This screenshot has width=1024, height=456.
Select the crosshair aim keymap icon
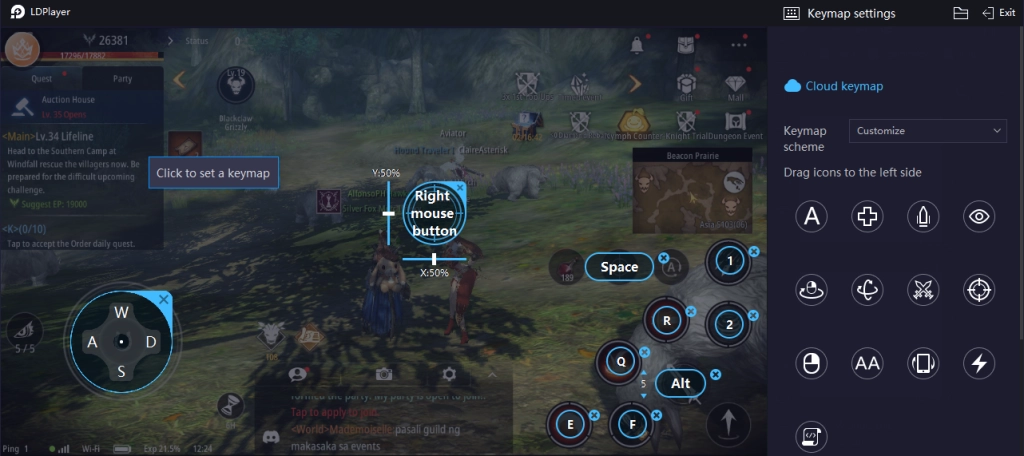(x=977, y=289)
